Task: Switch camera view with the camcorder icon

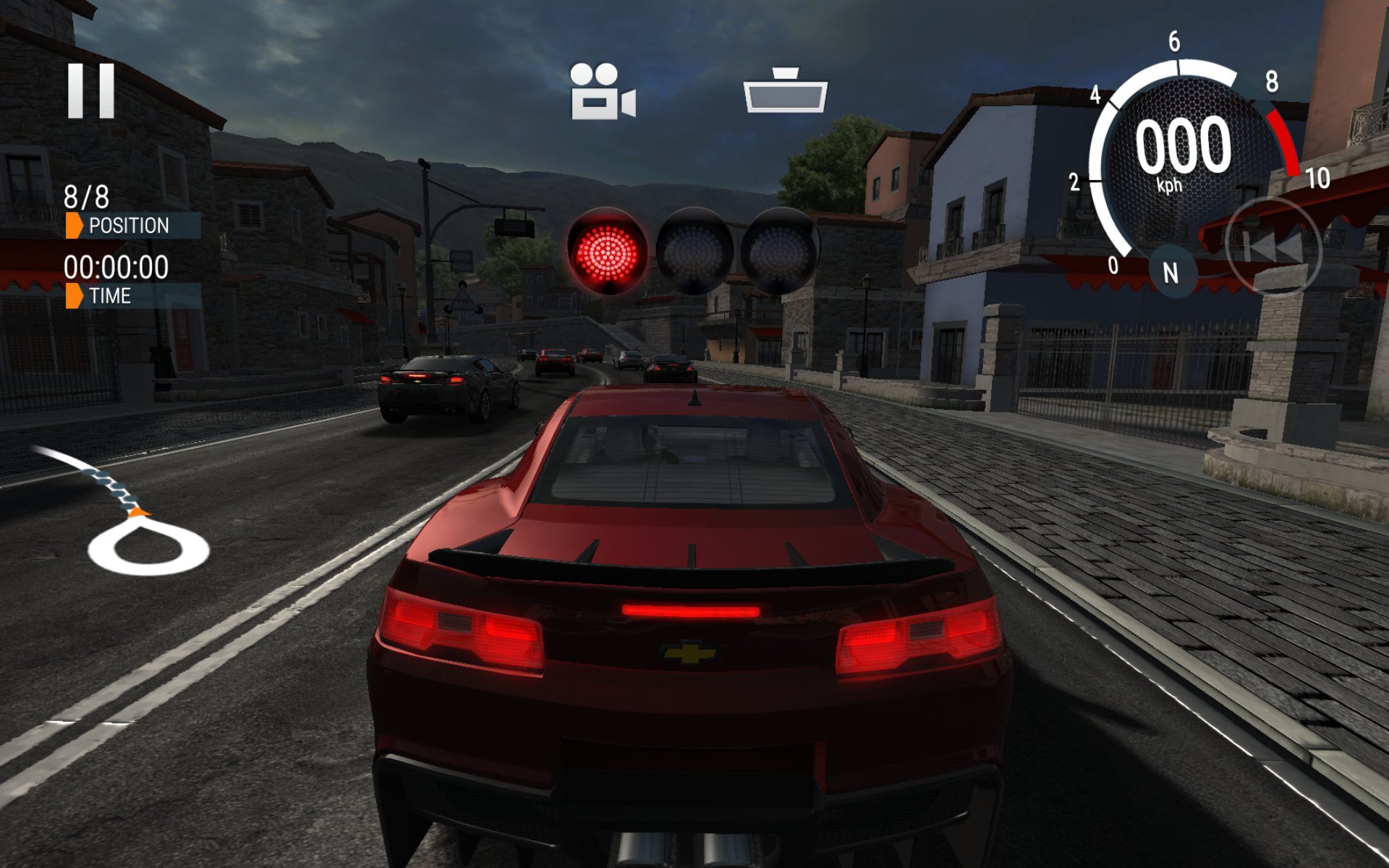Action: click(x=602, y=92)
